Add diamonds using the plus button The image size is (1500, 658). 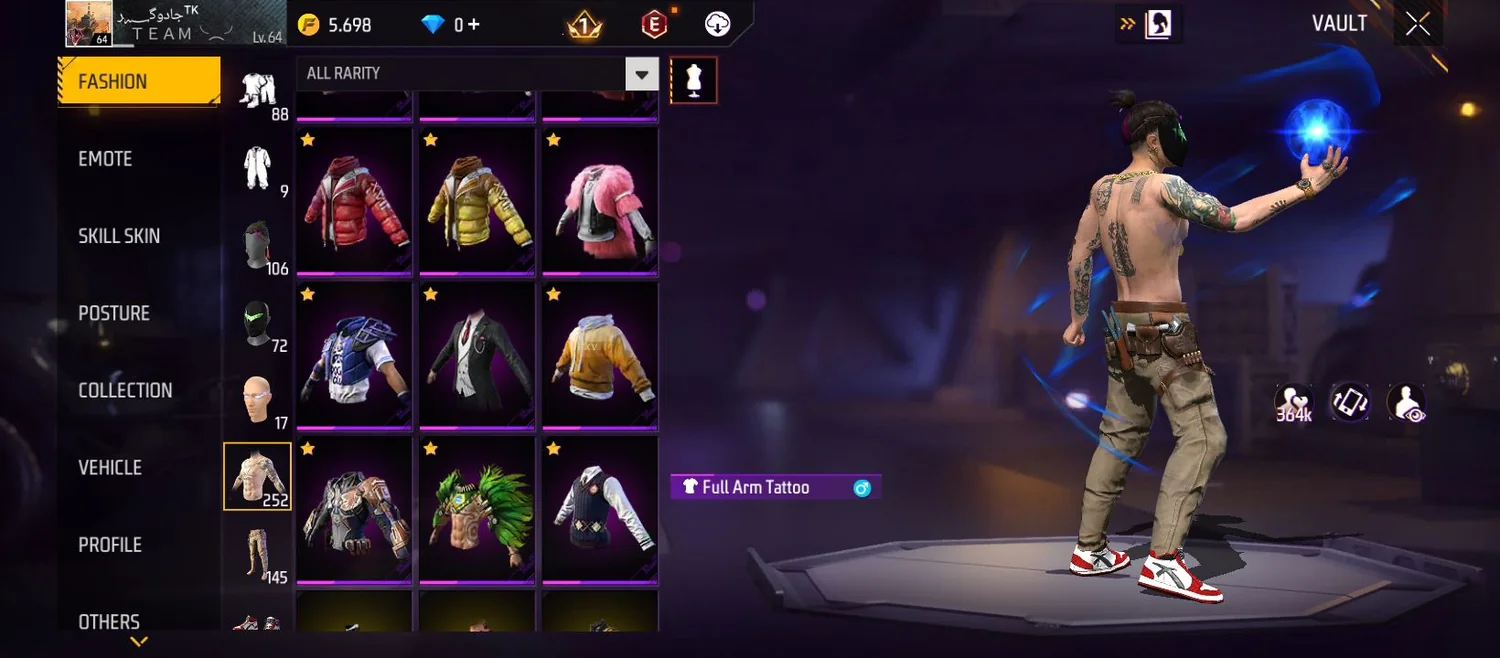click(x=475, y=25)
